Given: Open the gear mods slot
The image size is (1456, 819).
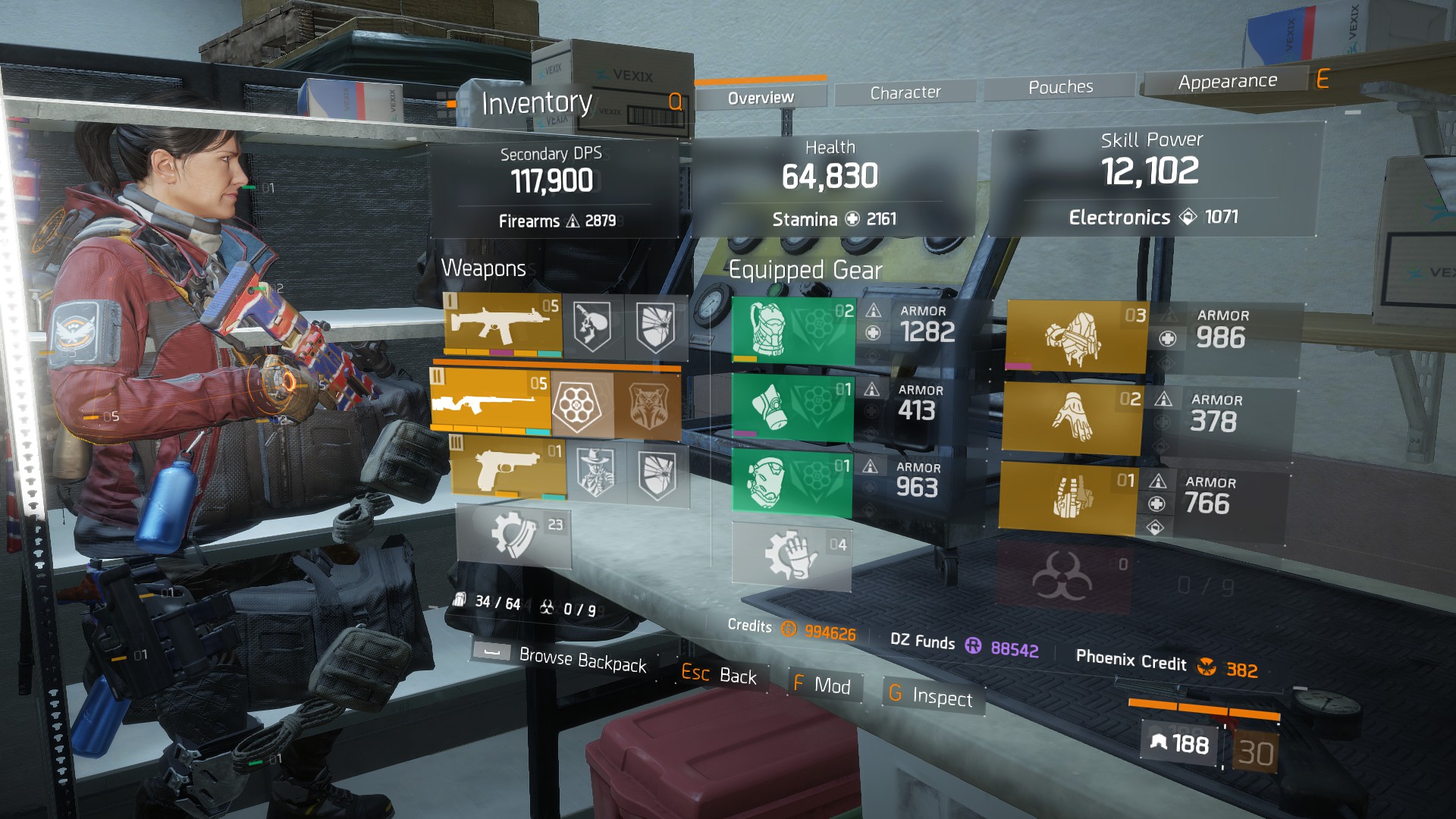Looking at the screenshot, I should coord(792,555).
